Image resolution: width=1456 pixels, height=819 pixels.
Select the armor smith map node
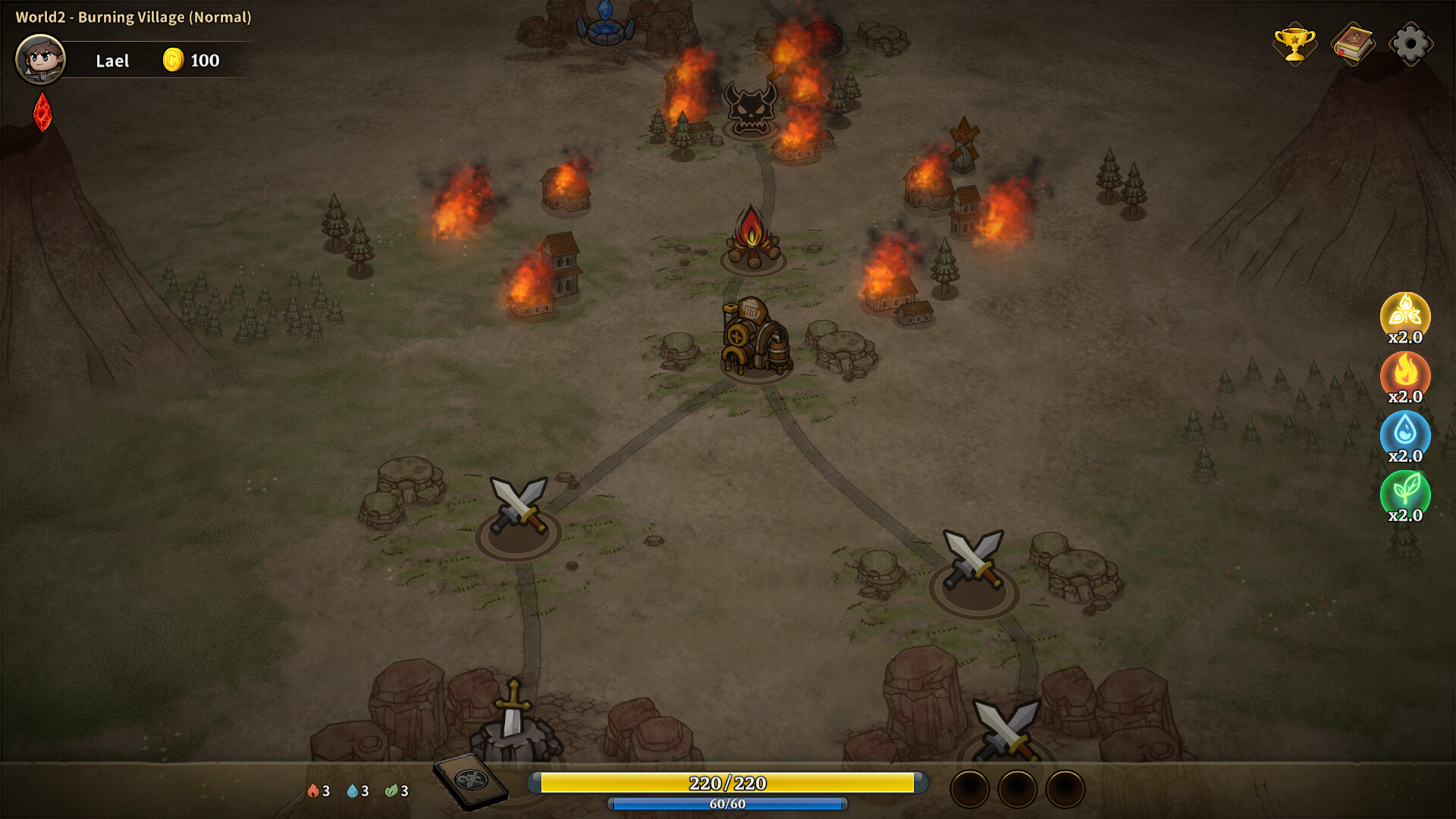(755, 337)
